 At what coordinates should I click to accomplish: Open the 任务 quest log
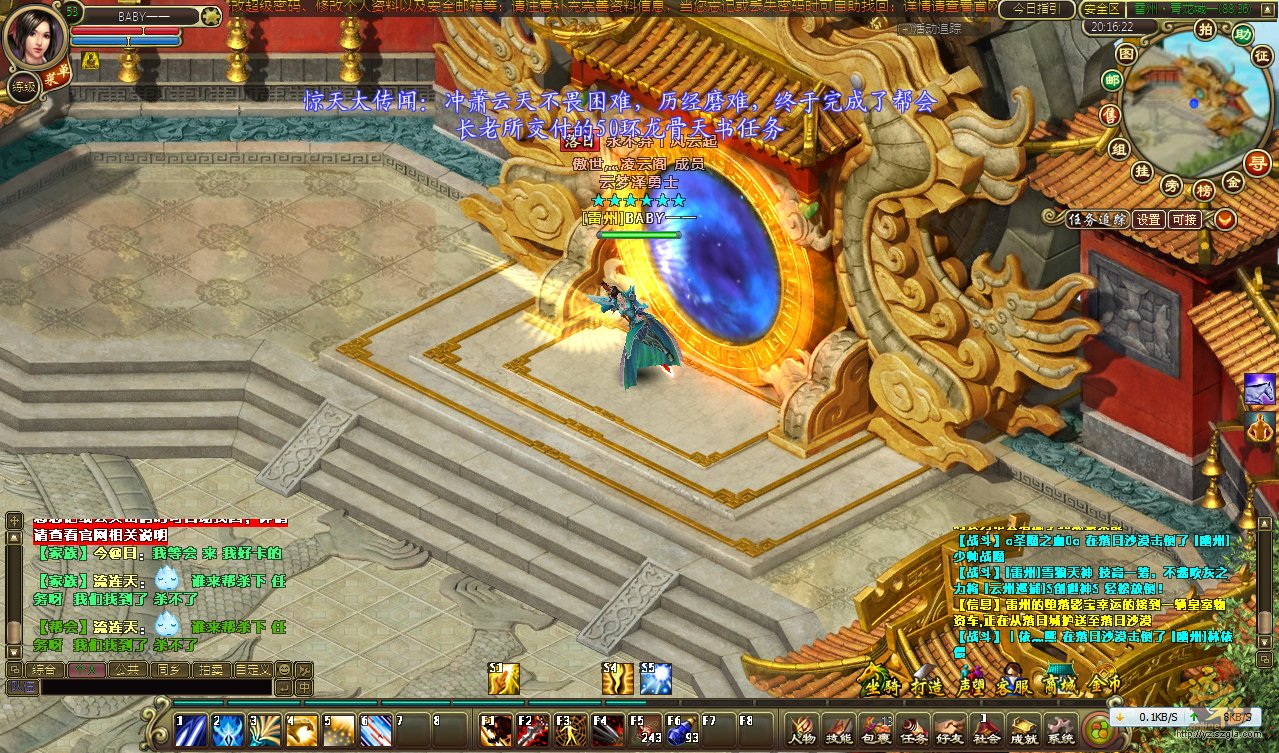click(913, 730)
